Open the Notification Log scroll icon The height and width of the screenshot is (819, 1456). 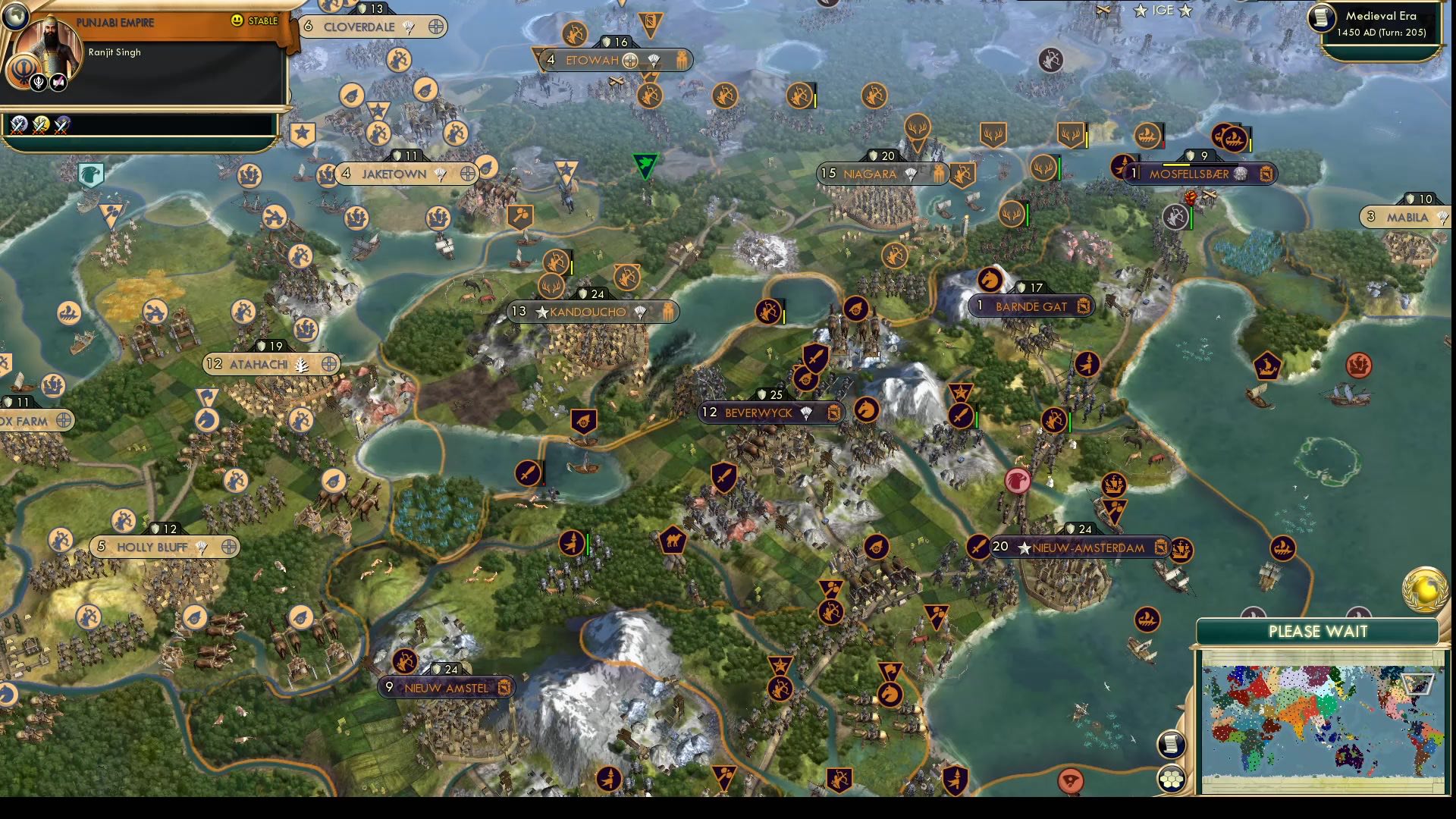pos(1173,743)
